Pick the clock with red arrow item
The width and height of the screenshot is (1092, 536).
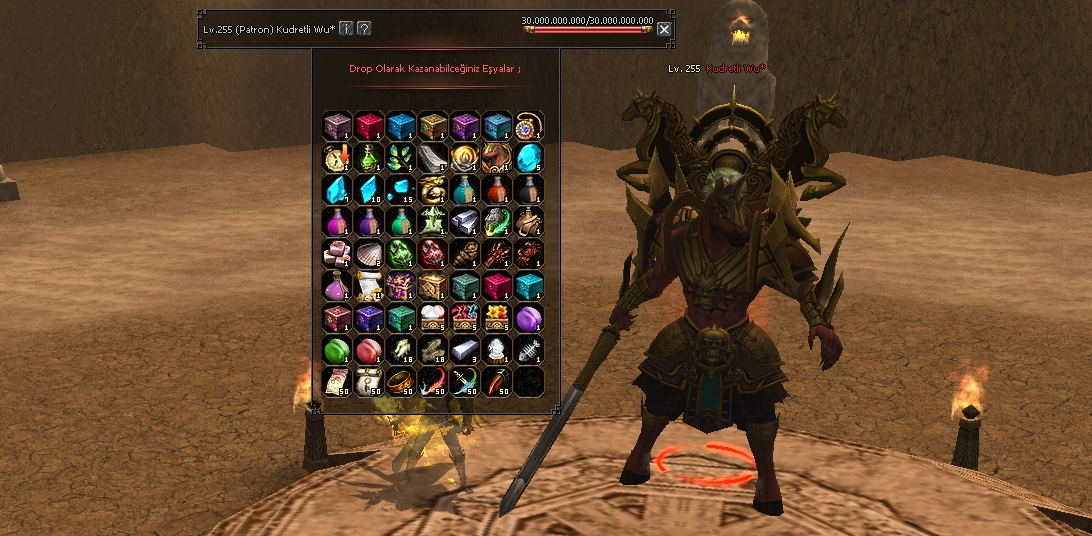point(337,157)
